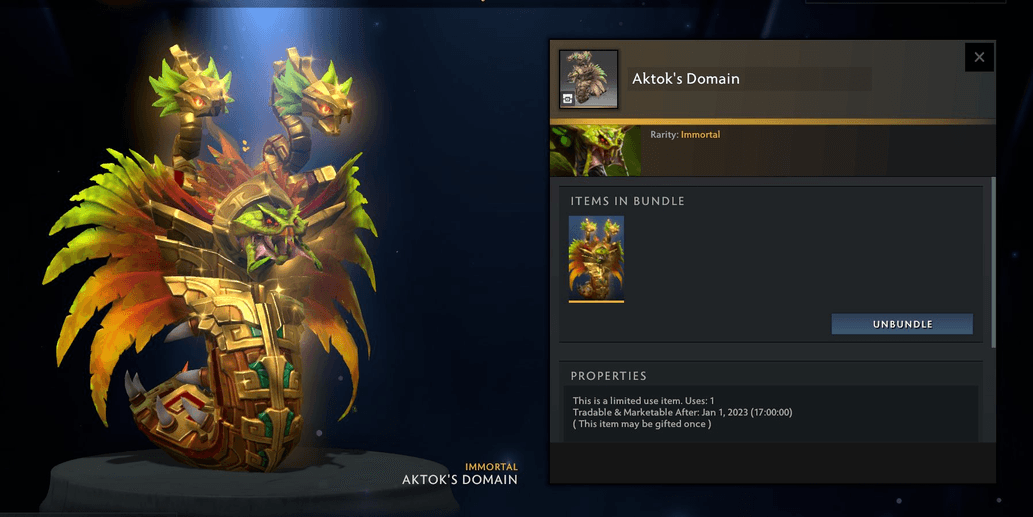1033x517 pixels.
Task: Click the Aktok's Domain item icon in header
Action: click(588, 79)
